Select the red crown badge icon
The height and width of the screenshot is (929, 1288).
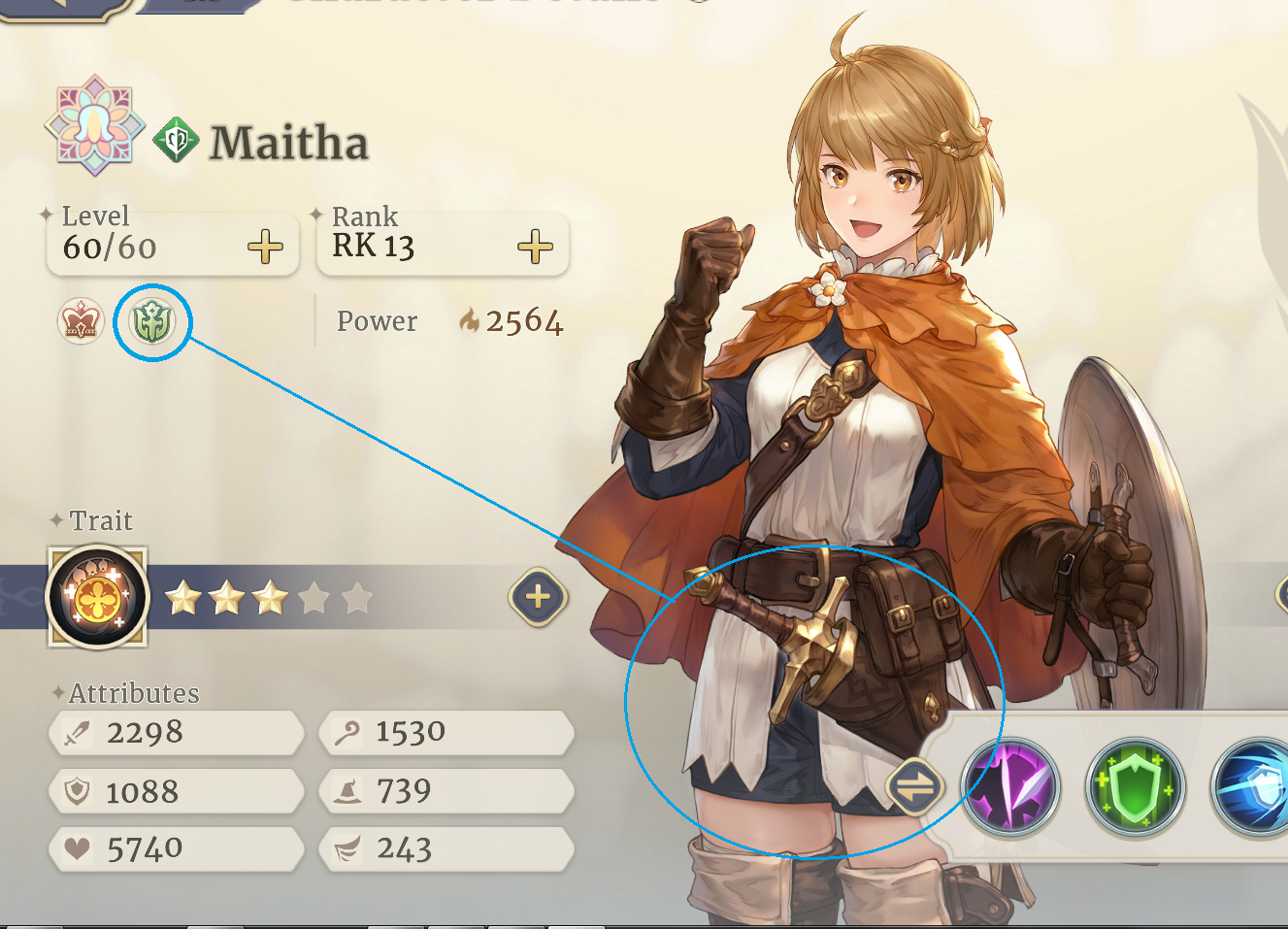[81, 321]
